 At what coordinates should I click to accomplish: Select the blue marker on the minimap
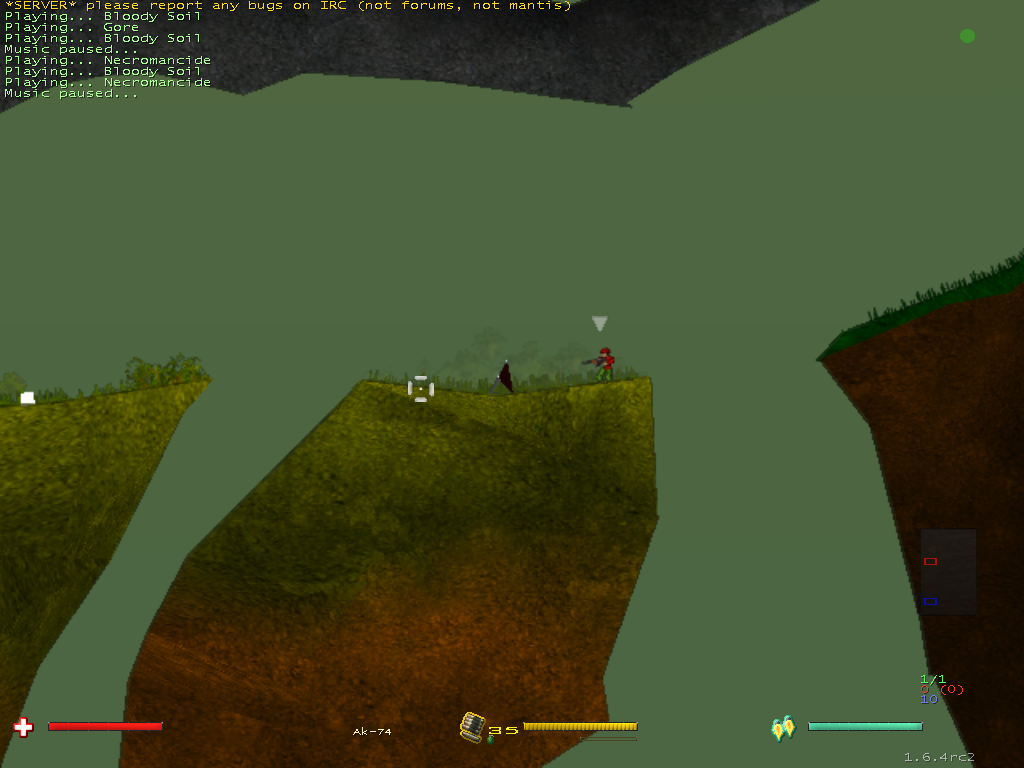[x=930, y=601]
